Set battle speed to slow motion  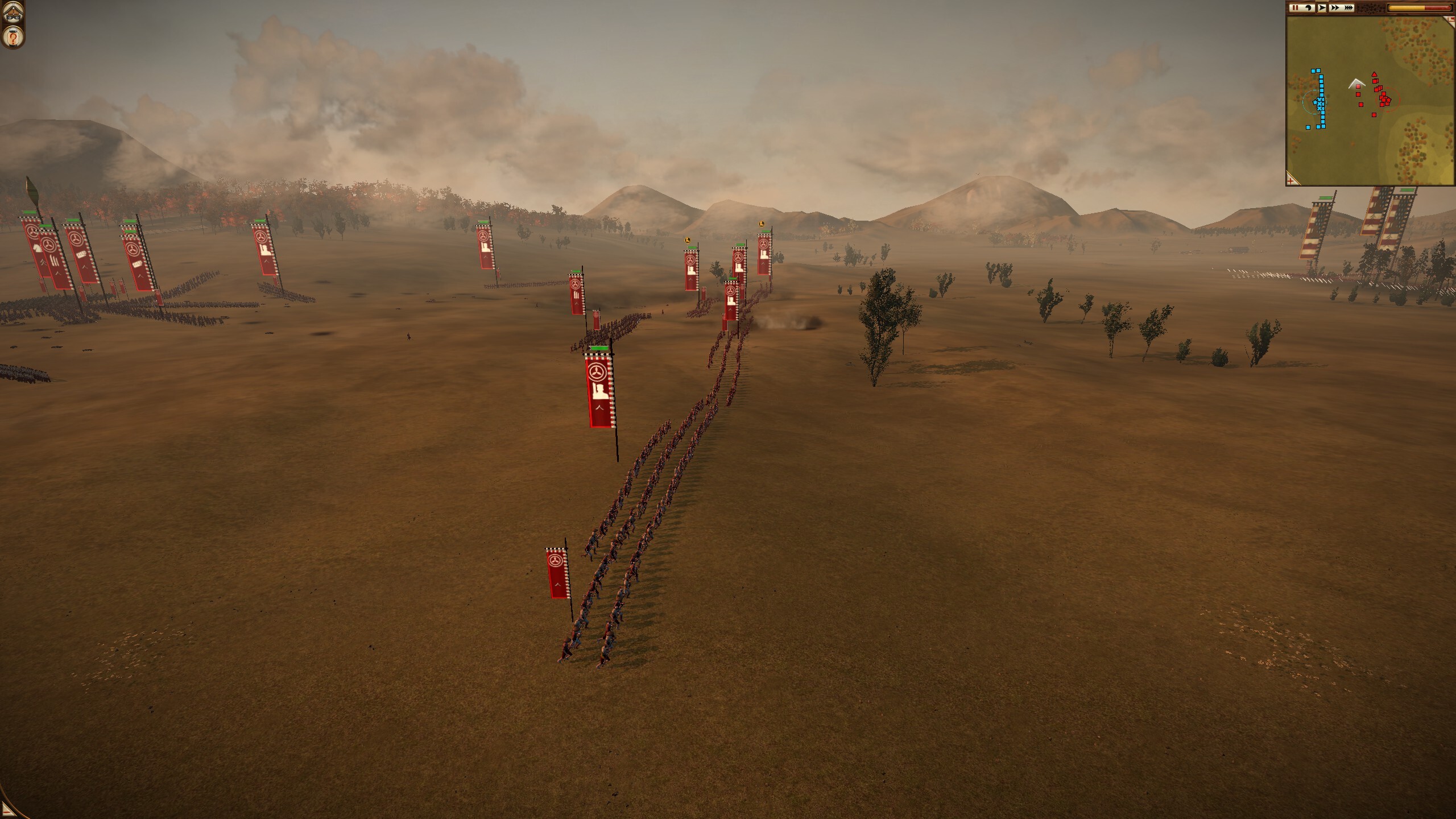[1308, 8]
